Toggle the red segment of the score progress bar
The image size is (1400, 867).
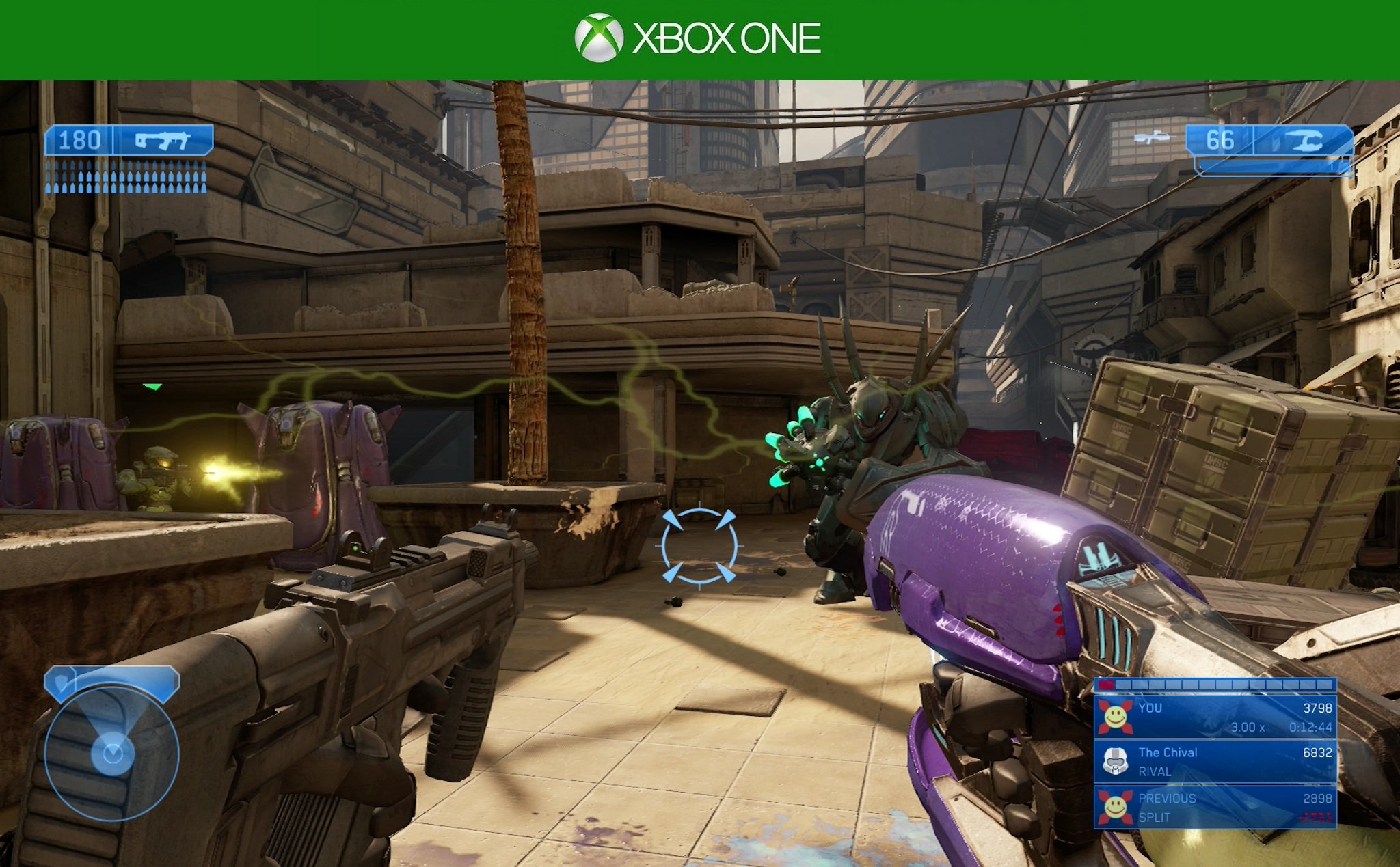point(1106,685)
